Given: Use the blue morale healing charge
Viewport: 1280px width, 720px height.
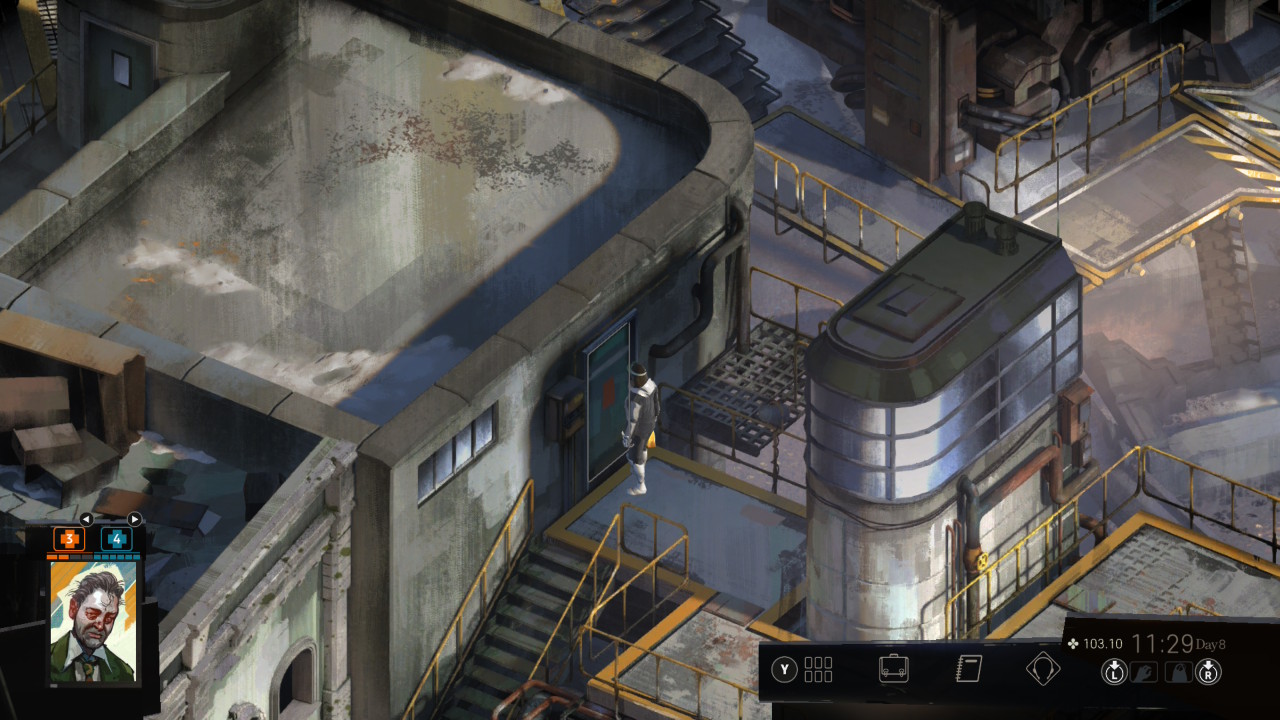Looking at the screenshot, I should point(116,539).
